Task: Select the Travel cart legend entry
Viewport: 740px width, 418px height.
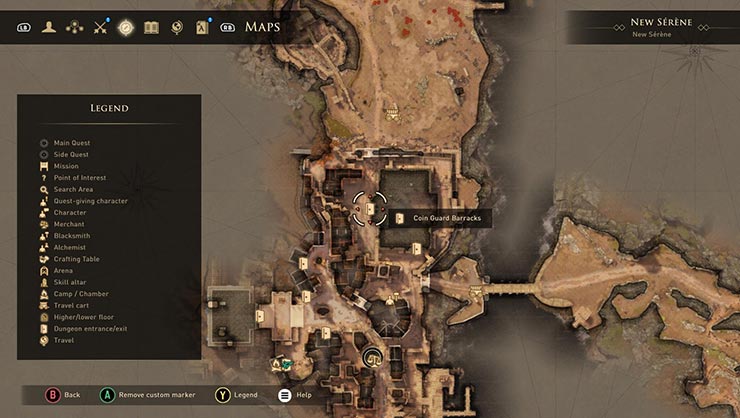Action: pyautogui.click(x=72, y=305)
